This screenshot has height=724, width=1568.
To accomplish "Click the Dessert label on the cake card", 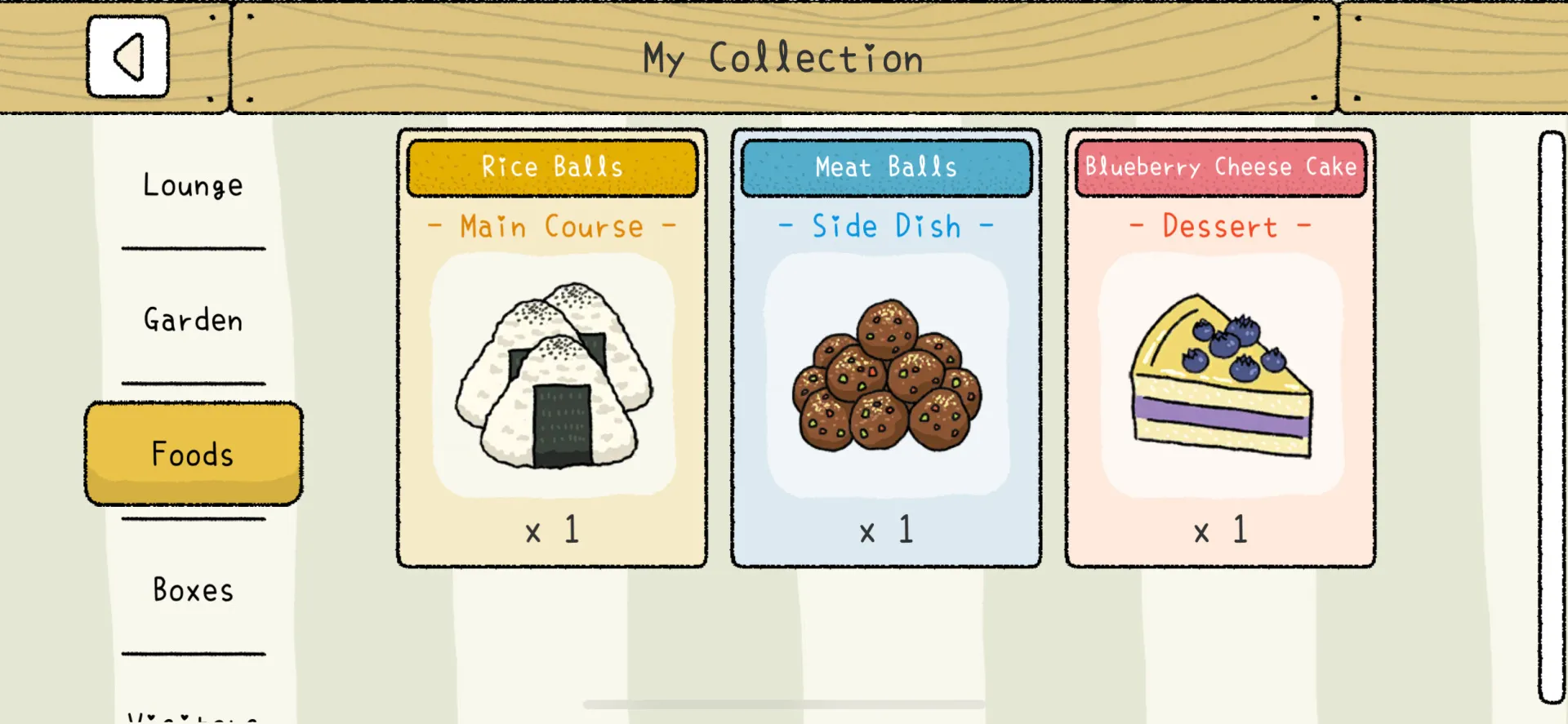I will pyautogui.click(x=1219, y=227).
